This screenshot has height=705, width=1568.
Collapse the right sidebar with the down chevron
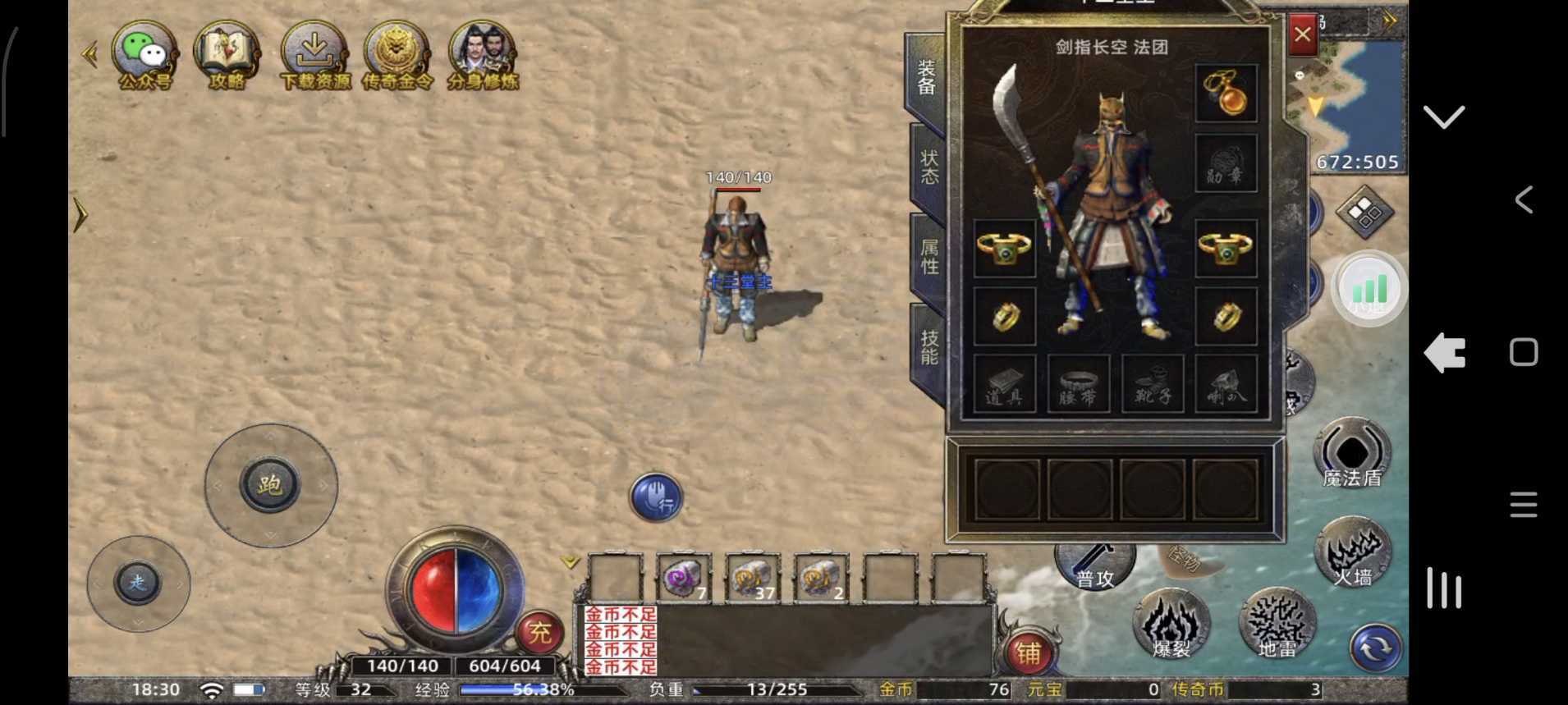(1442, 117)
